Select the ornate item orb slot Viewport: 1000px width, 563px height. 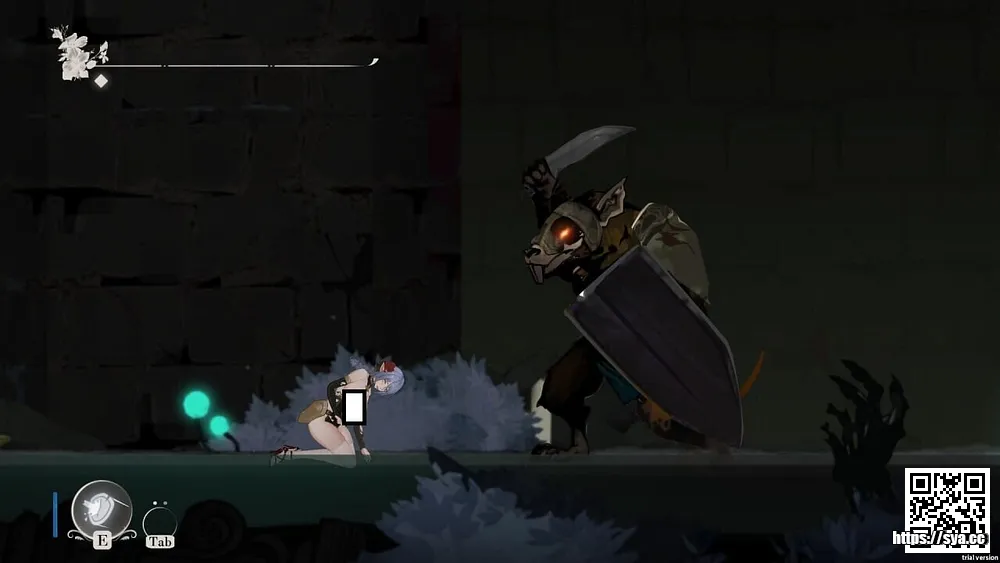101,508
